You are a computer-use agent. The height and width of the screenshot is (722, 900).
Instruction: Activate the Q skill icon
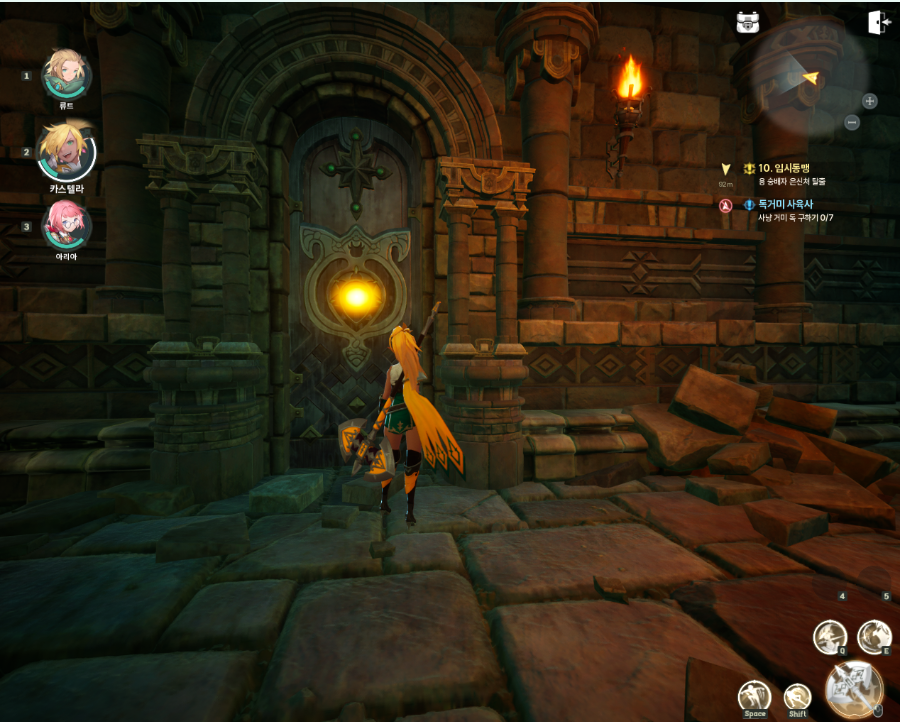coord(830,636)
